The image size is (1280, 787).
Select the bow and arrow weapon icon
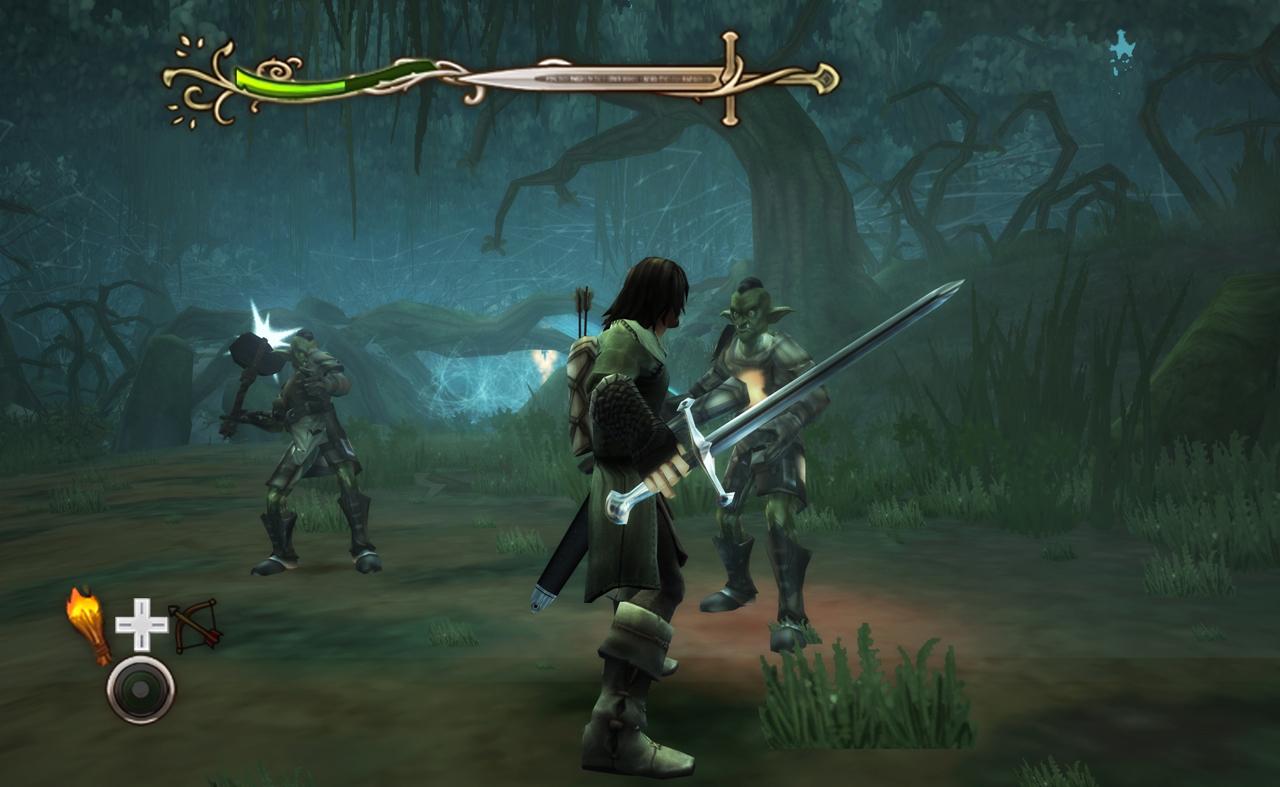196,625
